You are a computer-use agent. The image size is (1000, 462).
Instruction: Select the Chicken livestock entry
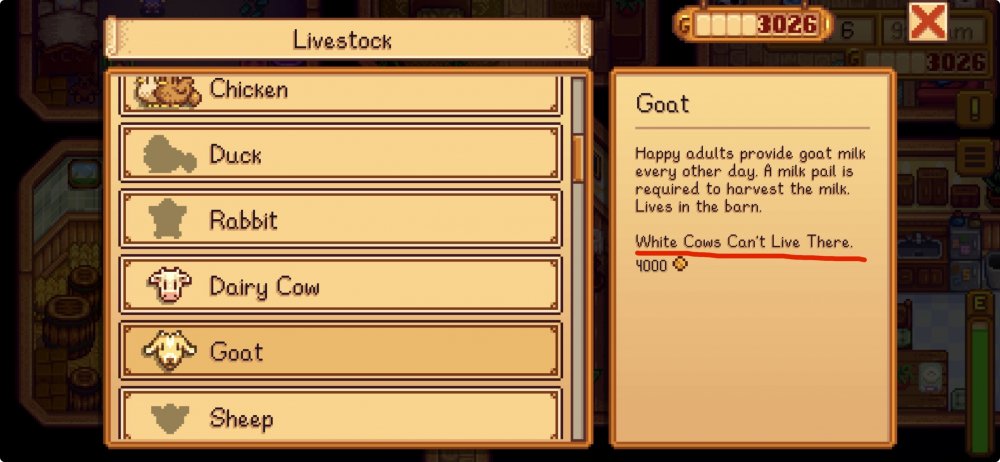[x=339, y=92]
